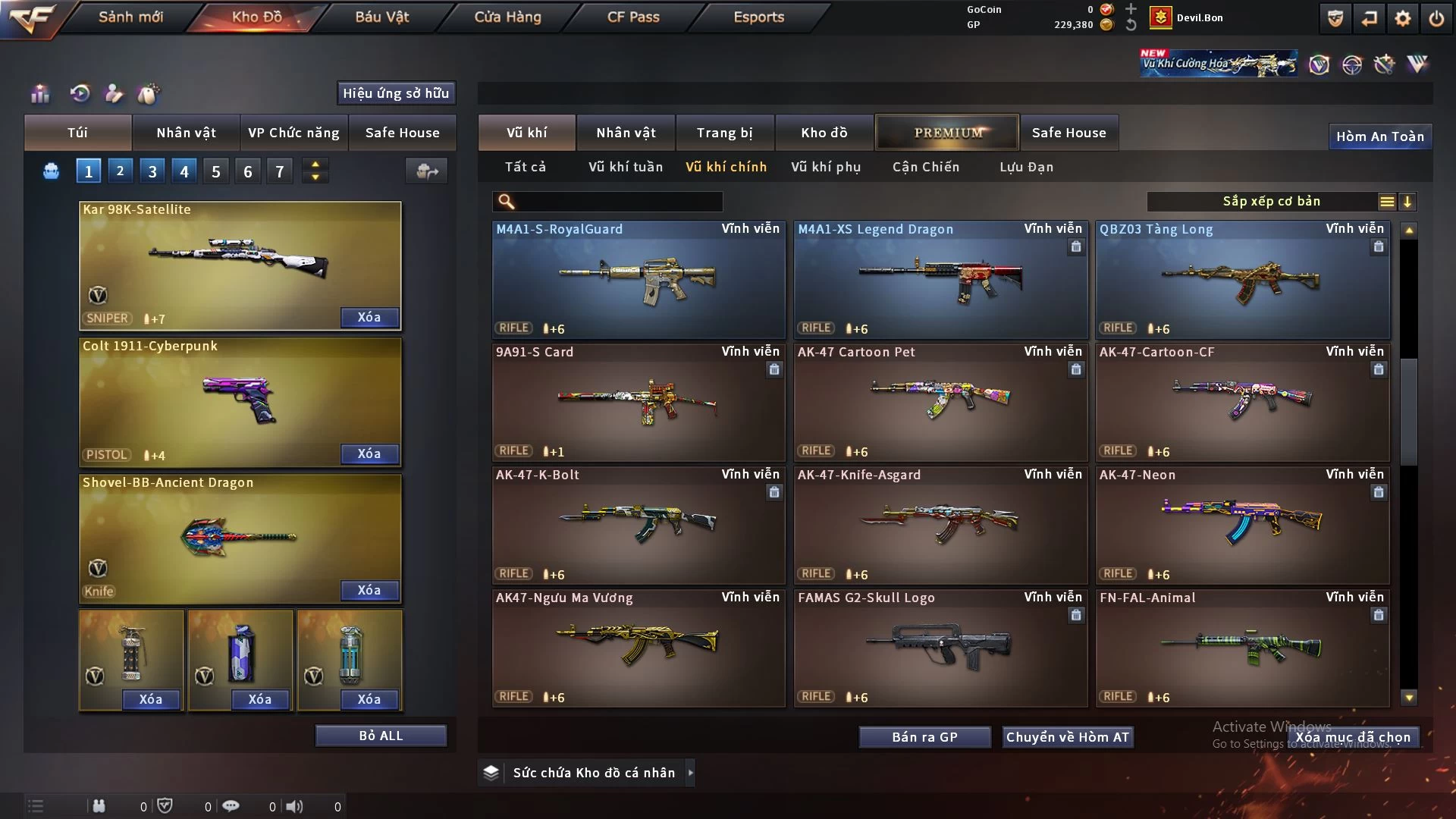Go to the Cửa Hàng shop
Image resolution: width=1456 pixels, height=819 pixels.
tap(507, 17)
